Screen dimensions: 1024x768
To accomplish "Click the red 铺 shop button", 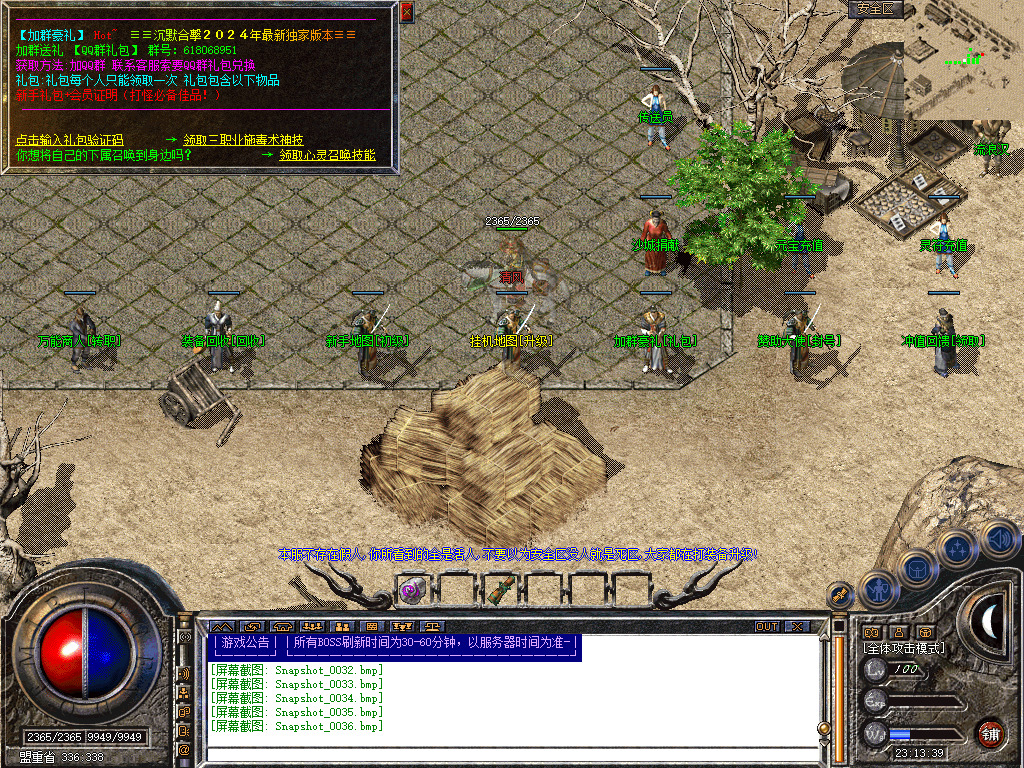I will pyautogui.click(x=991, y=733).
